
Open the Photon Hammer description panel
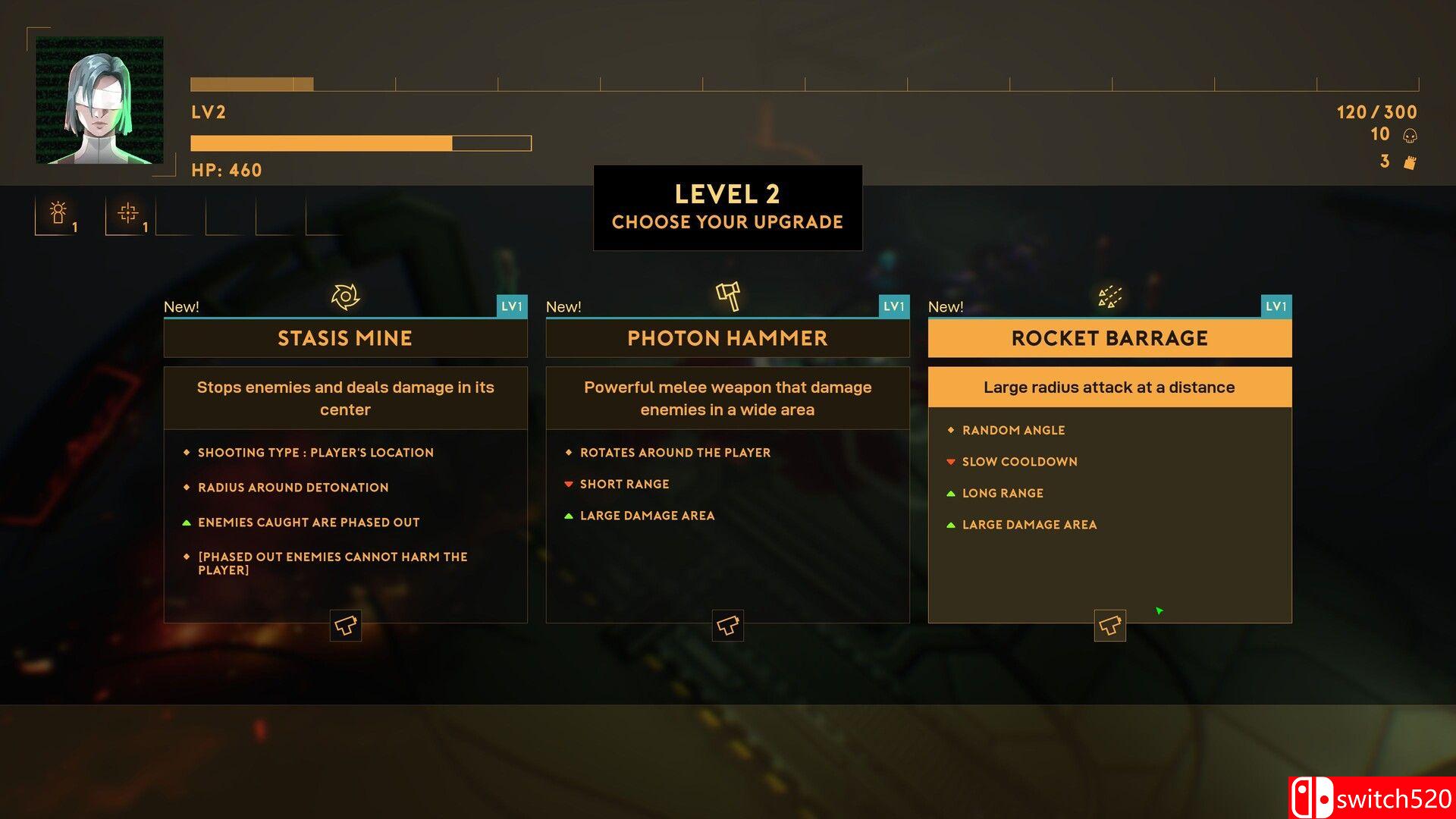[727, 398]
